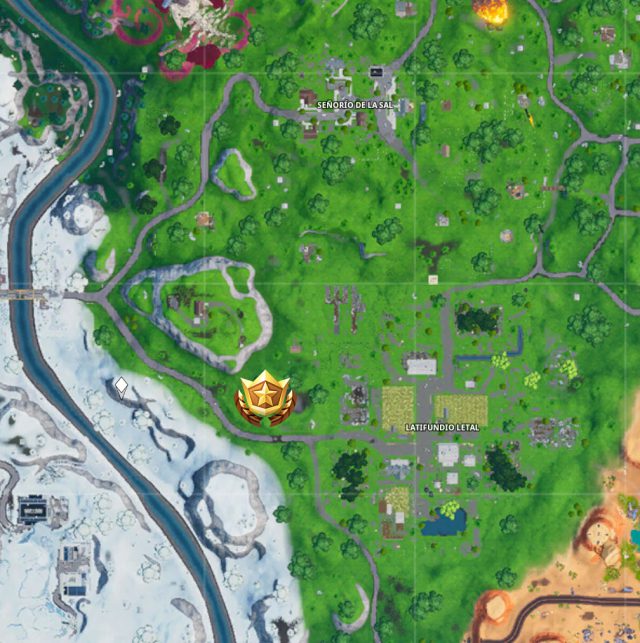Click the Latifundio Letal location label
640x643 pixels.
coord(442,427)
